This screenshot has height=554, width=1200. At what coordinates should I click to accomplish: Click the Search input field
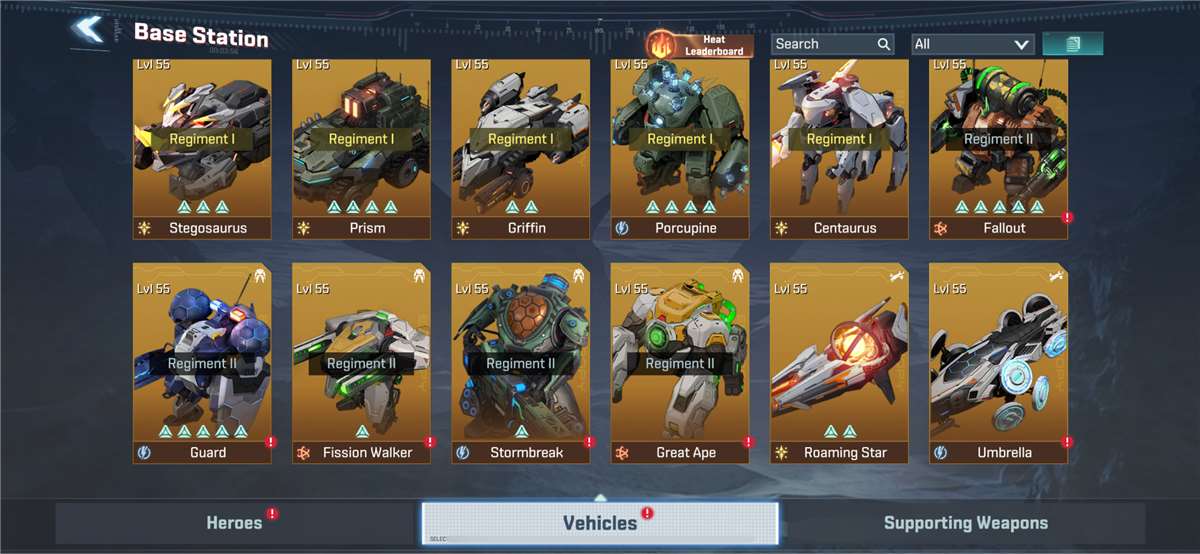click(824, 44)
